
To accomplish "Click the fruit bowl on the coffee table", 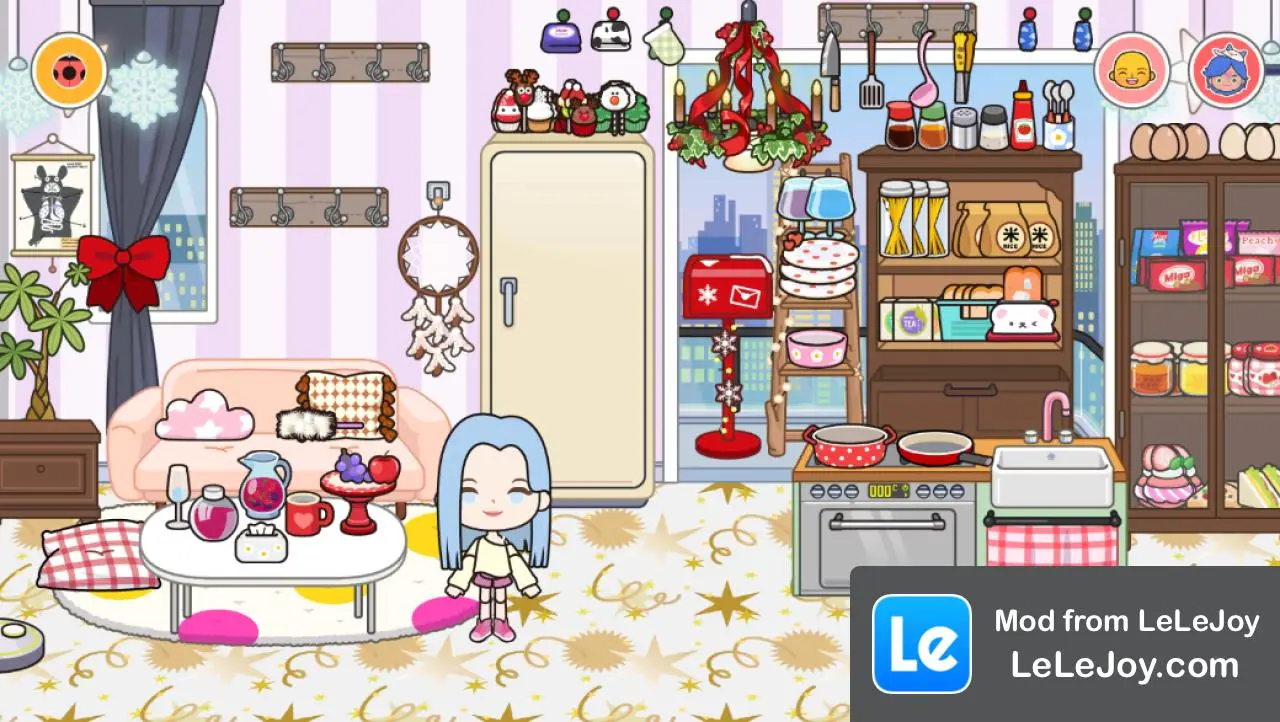I will point(357,480).
